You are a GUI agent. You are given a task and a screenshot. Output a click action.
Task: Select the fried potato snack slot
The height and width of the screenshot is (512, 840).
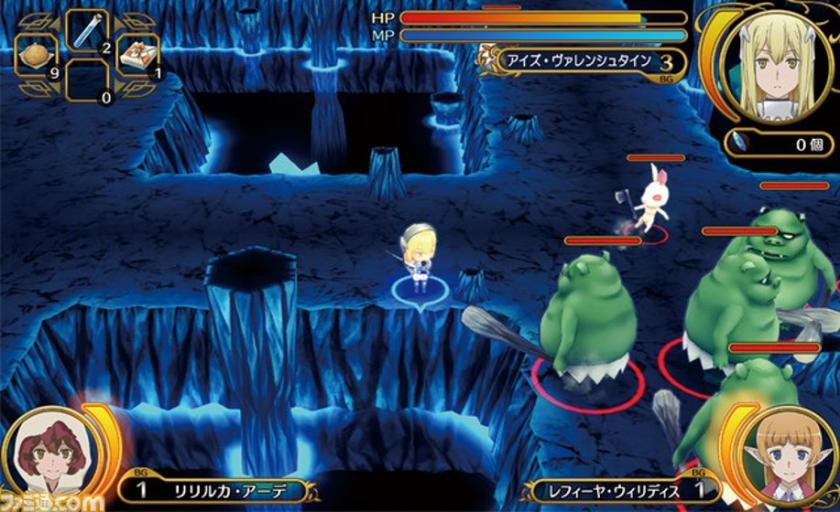(36, 57)
